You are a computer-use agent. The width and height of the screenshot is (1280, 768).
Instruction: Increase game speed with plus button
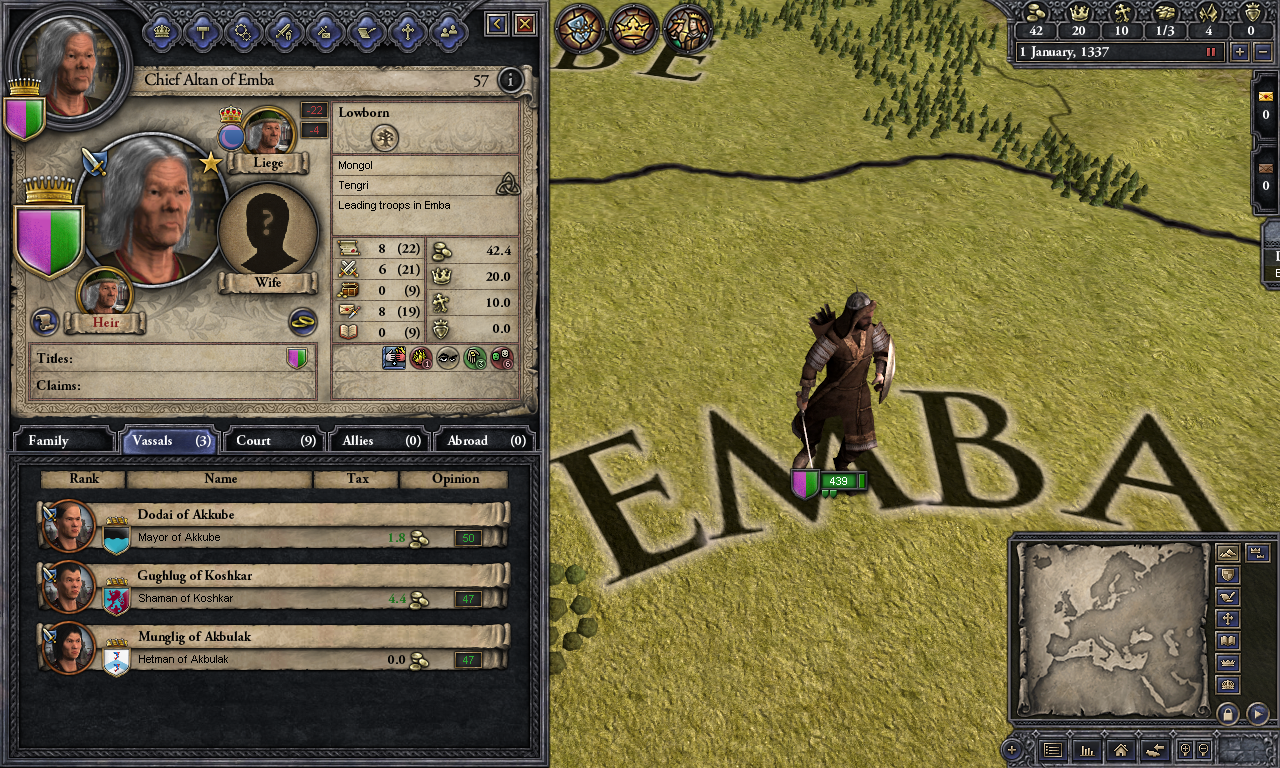pyautogui.click(x=1240, y=52)
